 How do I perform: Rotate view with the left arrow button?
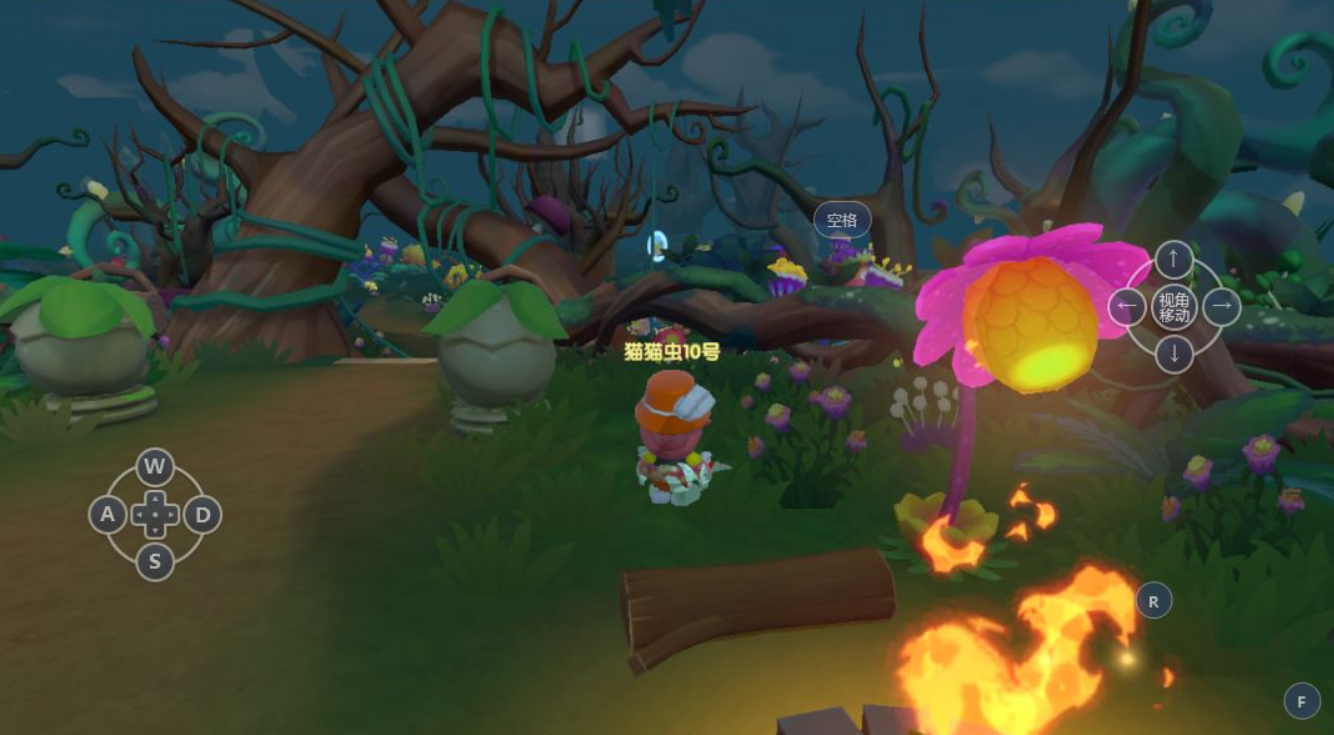coord(1127,306)
